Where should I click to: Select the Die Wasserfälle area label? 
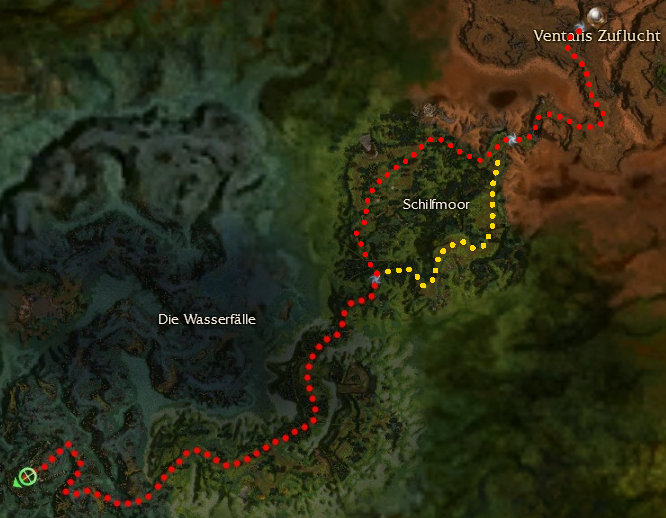tap(207, 319)
